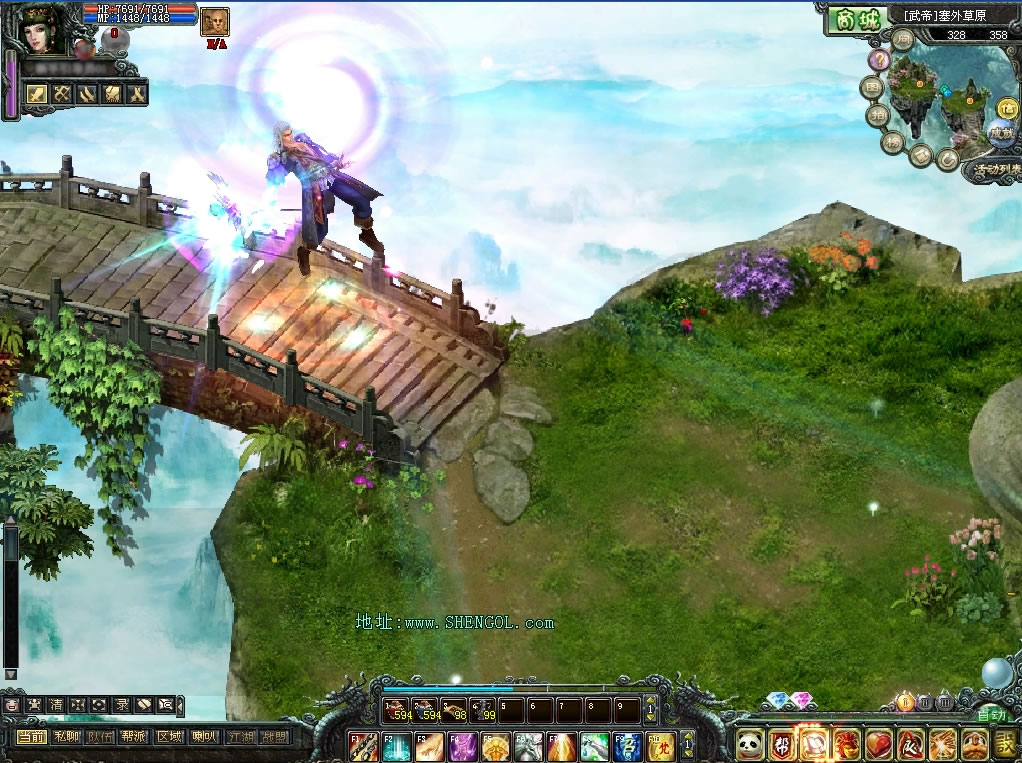Toggle the 自动 auto-combat button
Screen dimensions: 1022x763
pyautogui.click(x=991, y=715)
